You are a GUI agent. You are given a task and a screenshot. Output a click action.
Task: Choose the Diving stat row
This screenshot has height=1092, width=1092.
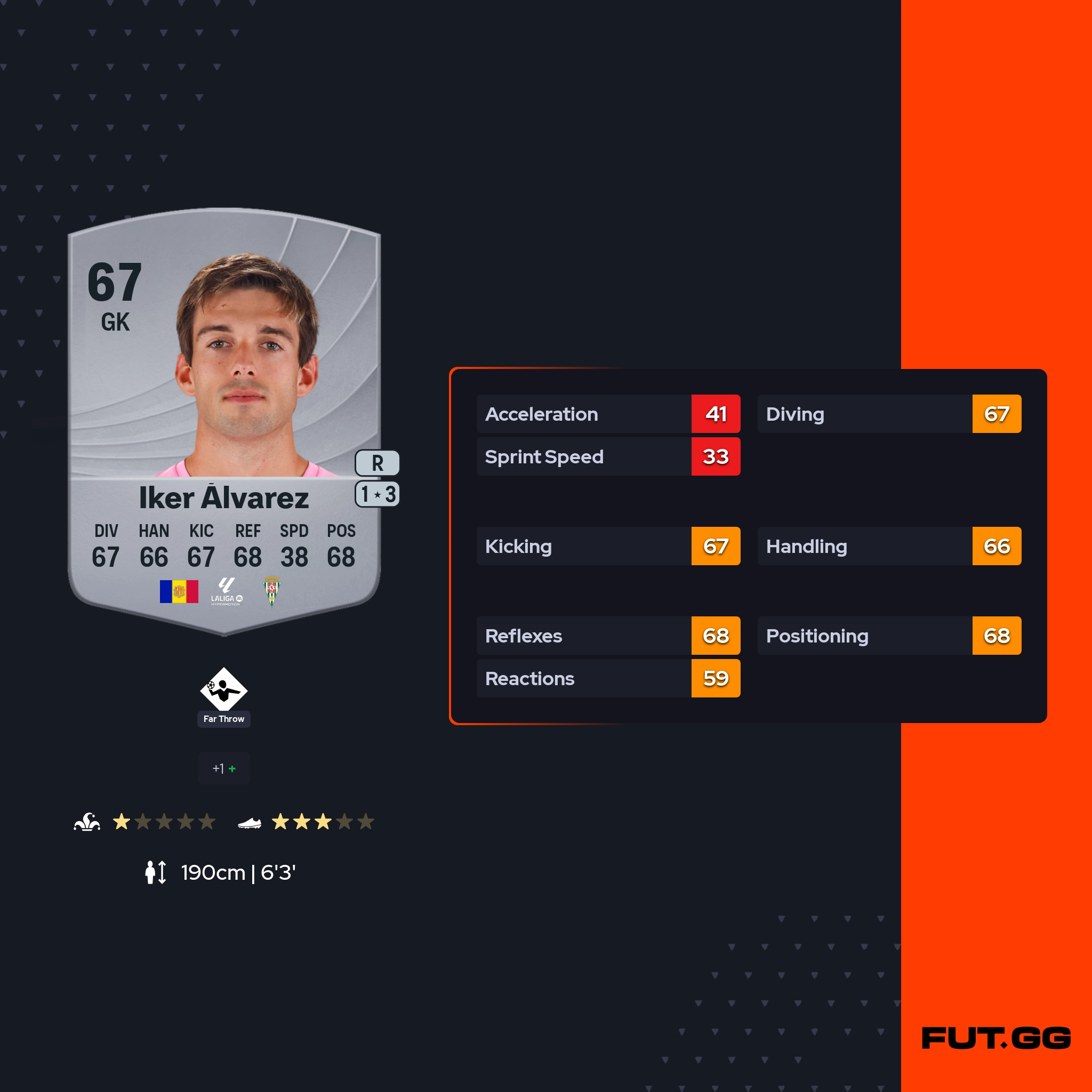coord(889,414)
